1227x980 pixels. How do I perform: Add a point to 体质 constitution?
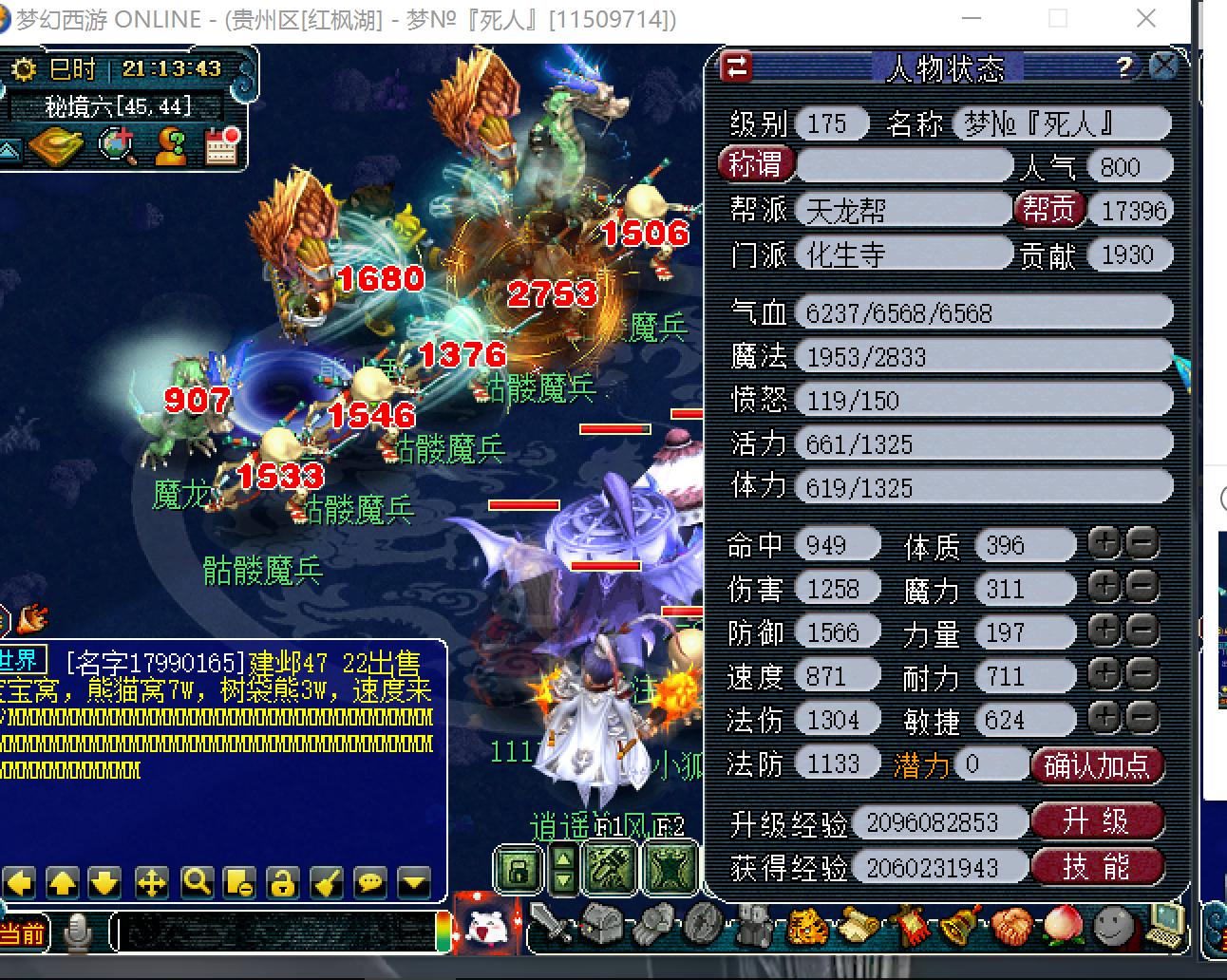click(1104, 543)
